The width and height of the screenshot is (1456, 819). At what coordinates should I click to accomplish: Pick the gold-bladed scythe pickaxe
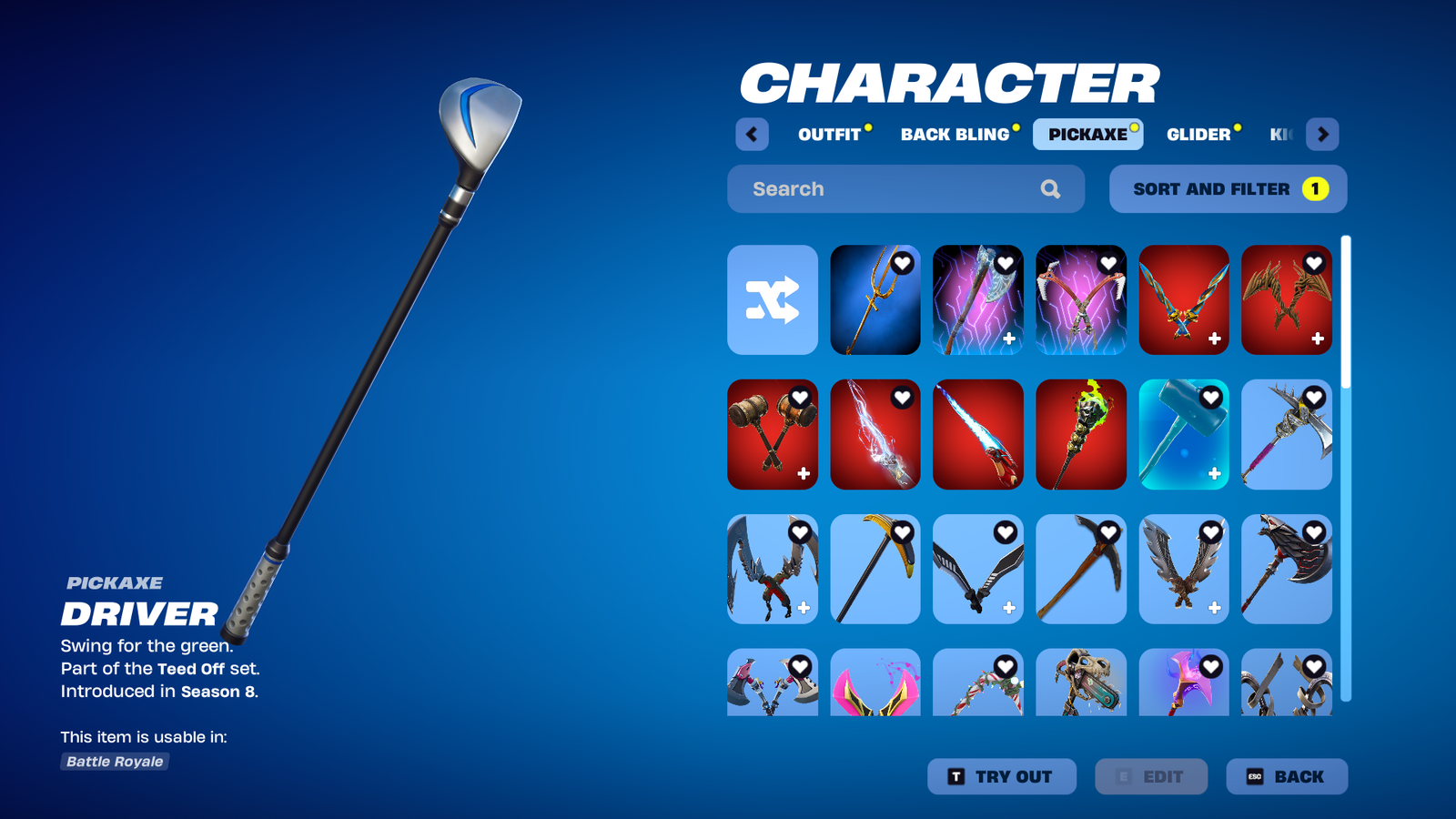[x=875, y=569]
